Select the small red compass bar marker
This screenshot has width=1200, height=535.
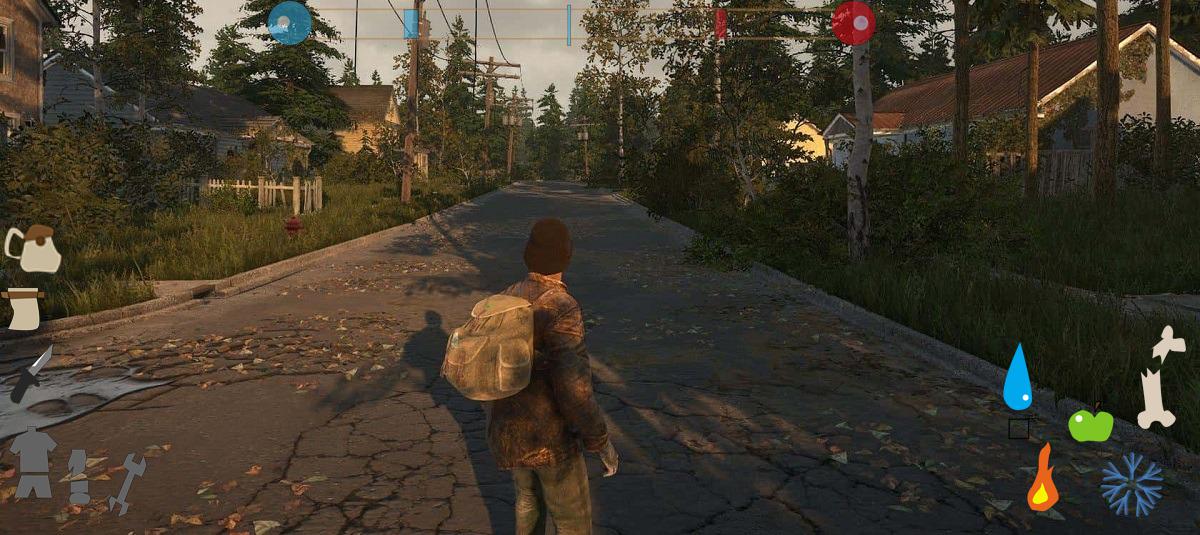[720, 23]
